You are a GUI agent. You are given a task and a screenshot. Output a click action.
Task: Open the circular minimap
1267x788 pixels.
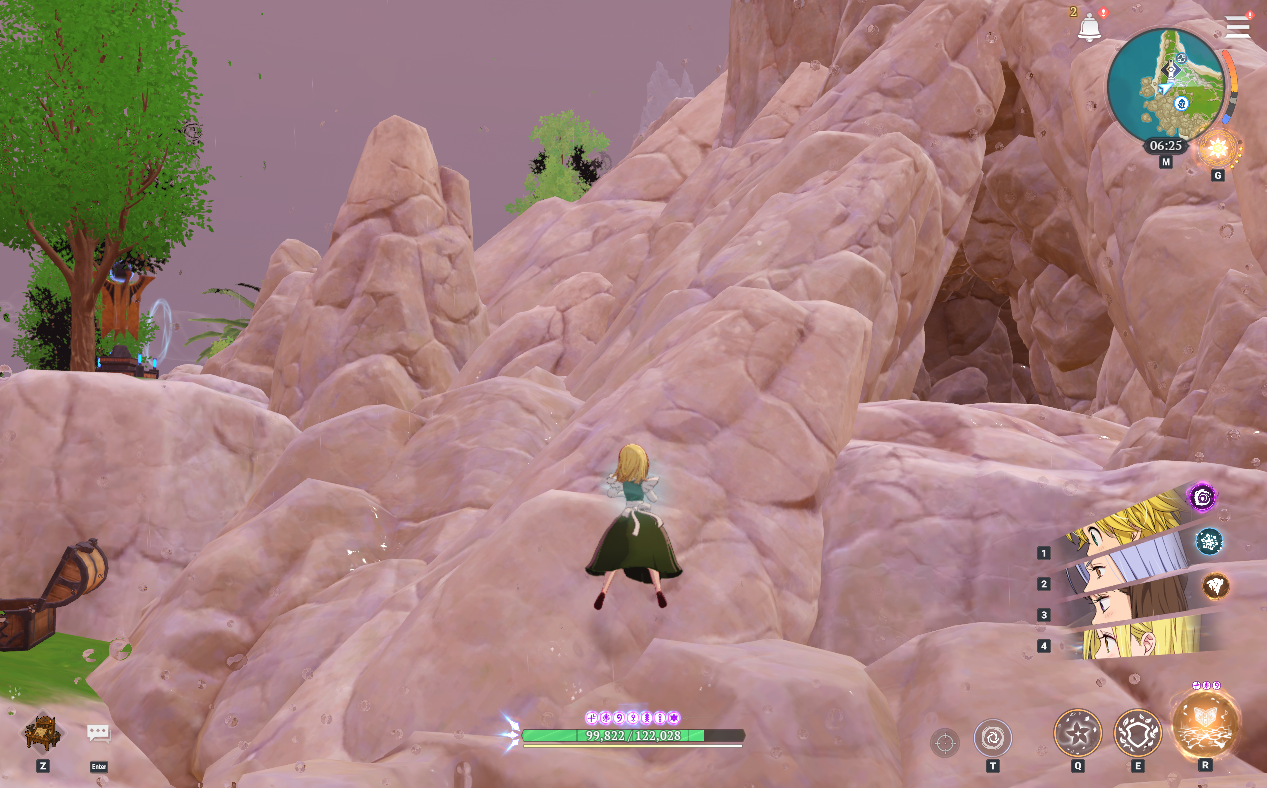pos(1166,86)
